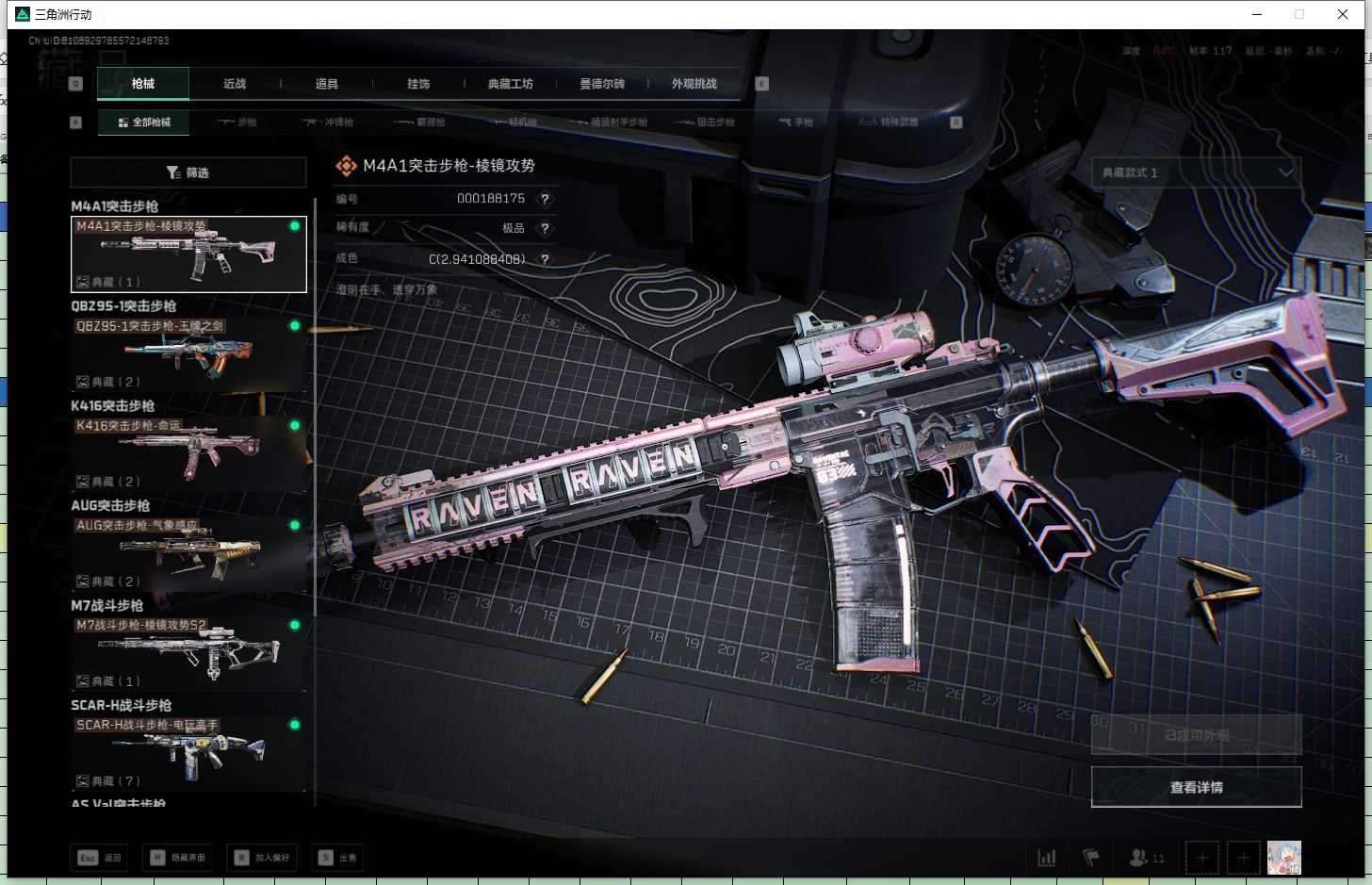Switch to the 近战 melee tab

pyautogui.click(x=235, y=84)
